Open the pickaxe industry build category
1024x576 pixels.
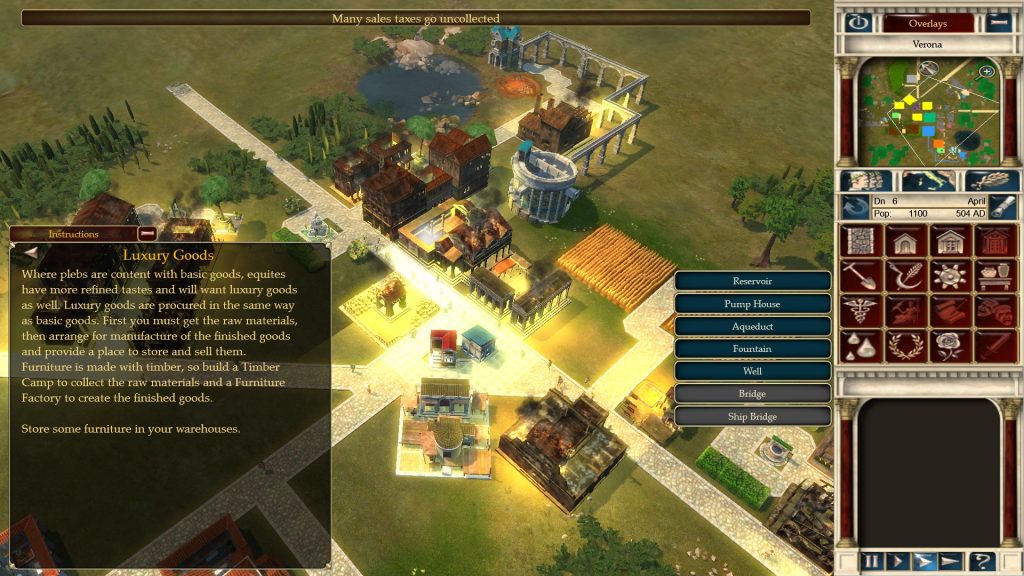click(x=859, y=275)
